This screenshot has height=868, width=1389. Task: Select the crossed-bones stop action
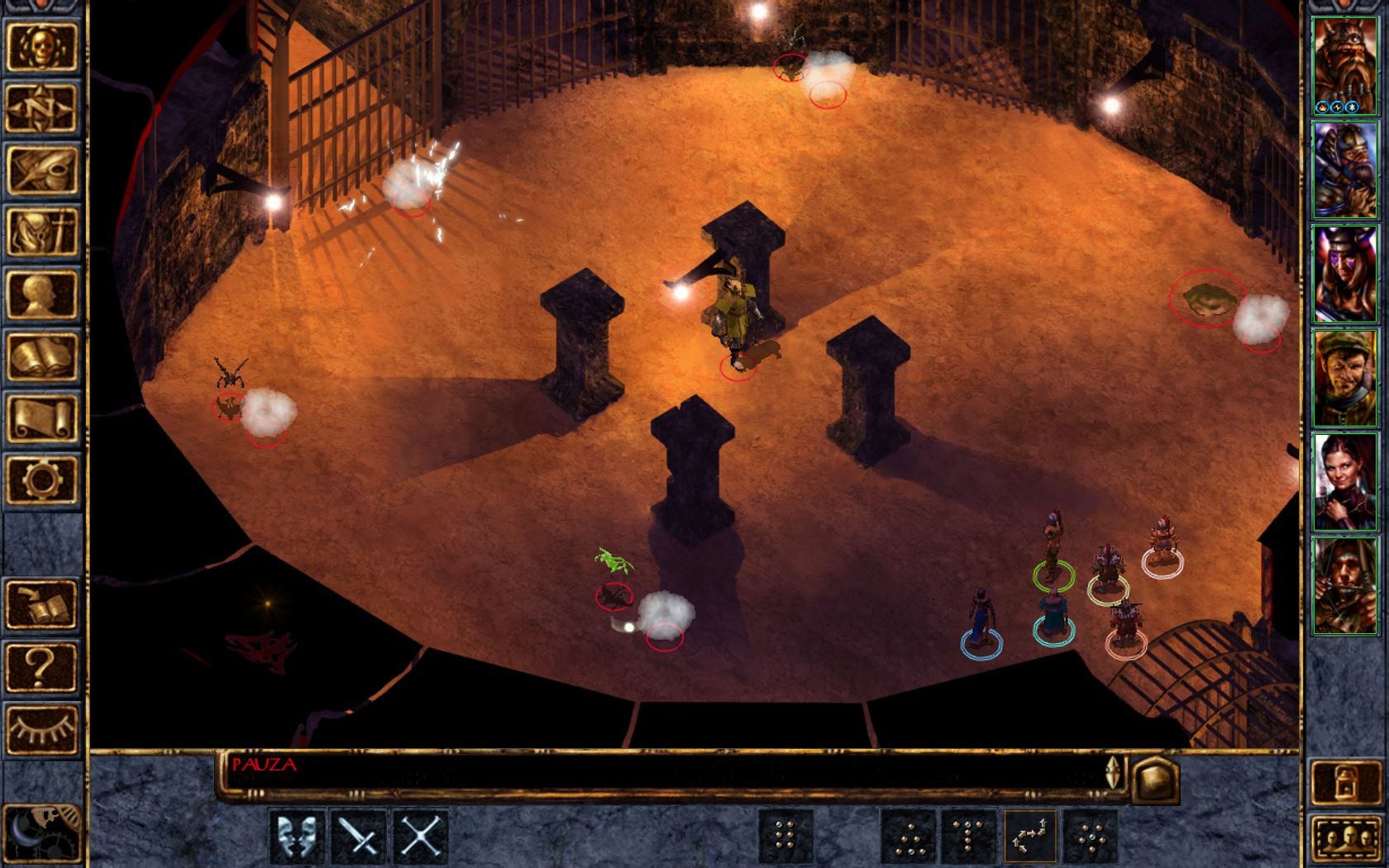(x=421, y=837)
